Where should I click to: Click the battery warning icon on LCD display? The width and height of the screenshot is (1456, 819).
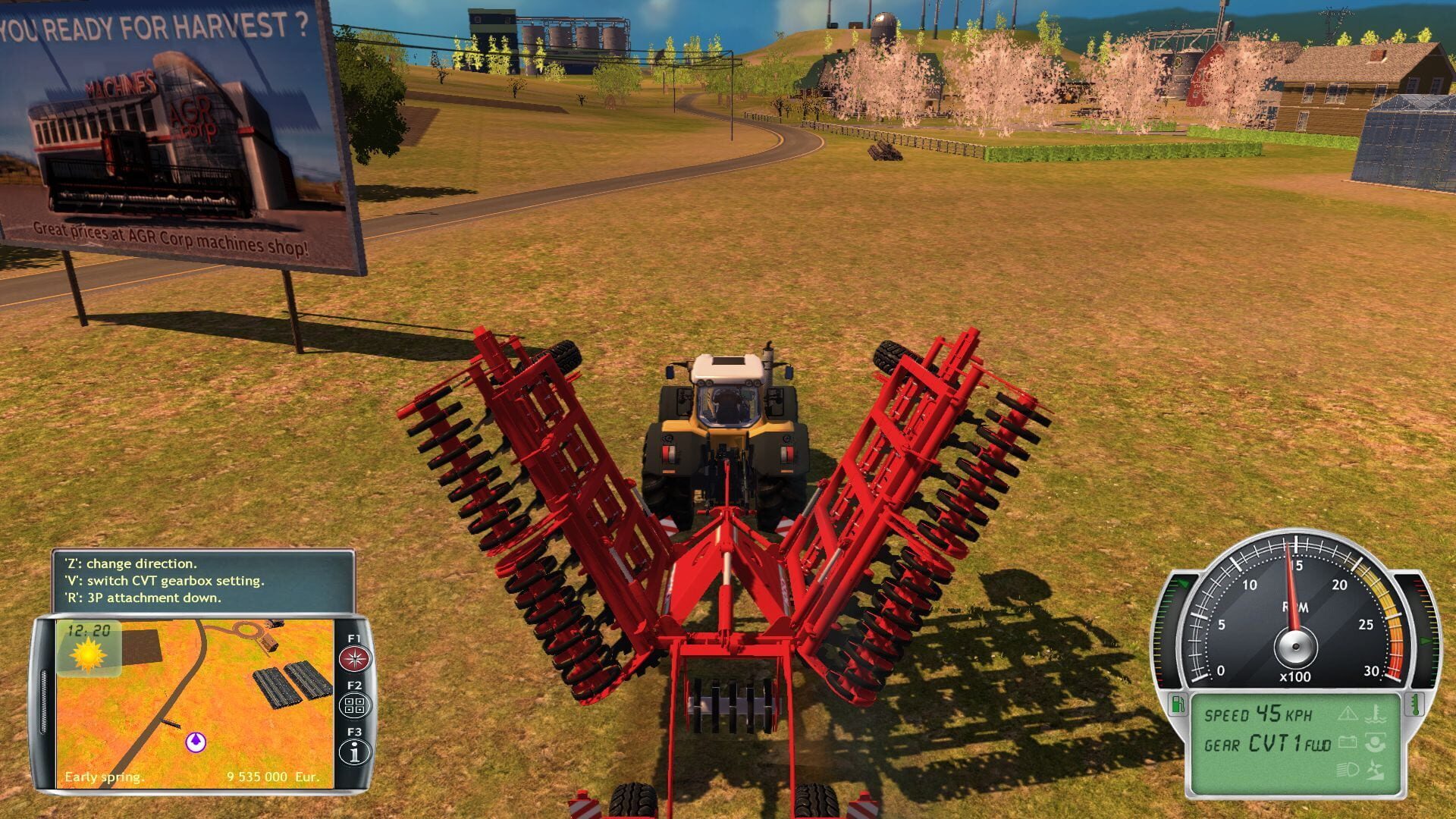click(x=1348, y=742)
